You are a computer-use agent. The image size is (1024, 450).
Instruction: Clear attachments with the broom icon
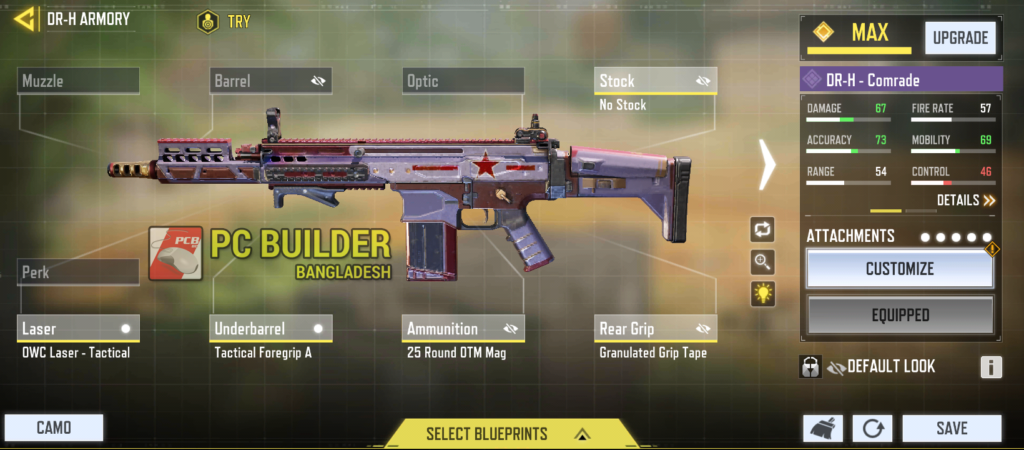pos(822,429)
